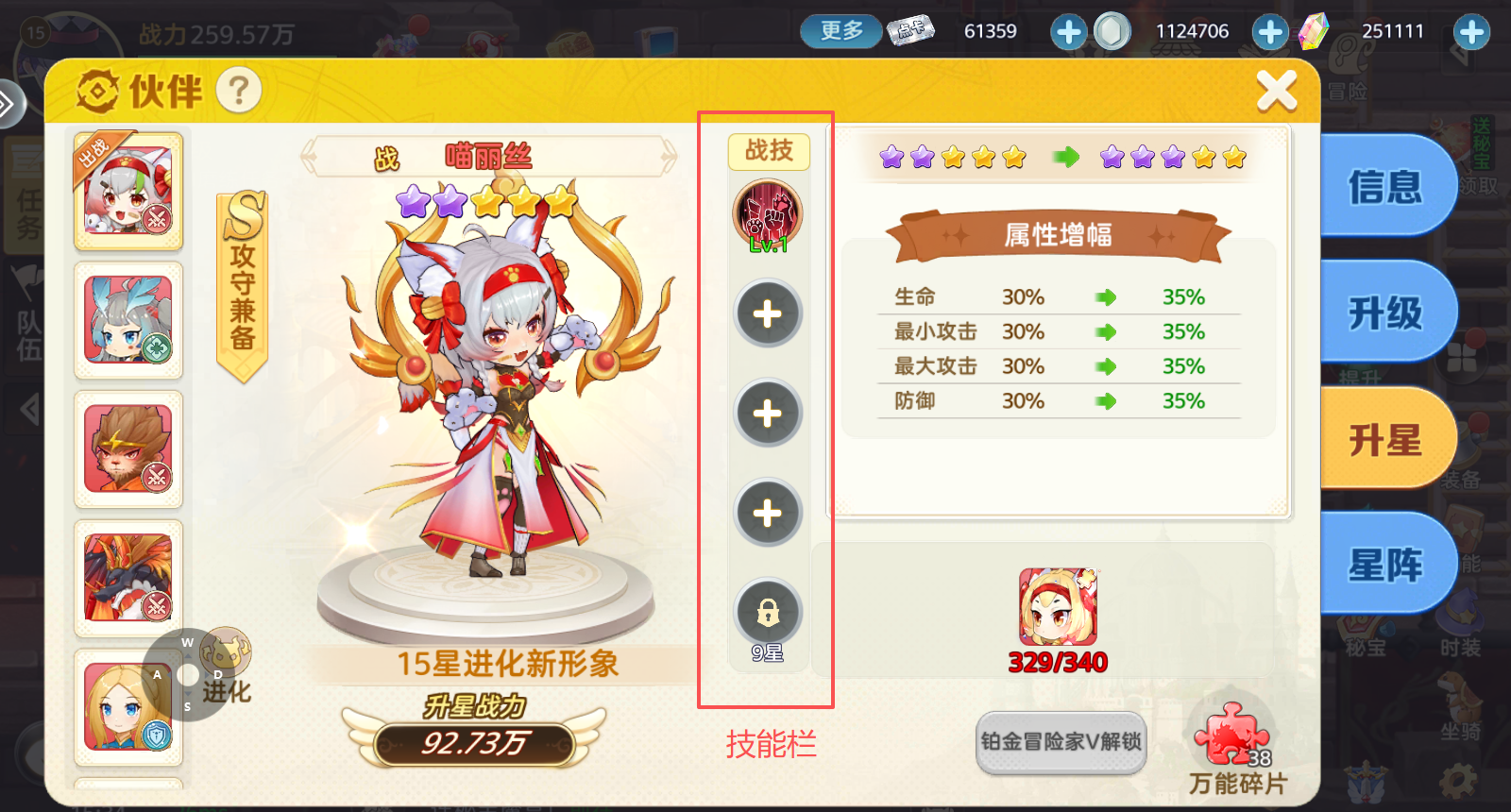Image resolution: width=1511 pixels, height=812 pixels.
Task: Open the active war skill icon at Lv.1
Action: tap(768, 215)
